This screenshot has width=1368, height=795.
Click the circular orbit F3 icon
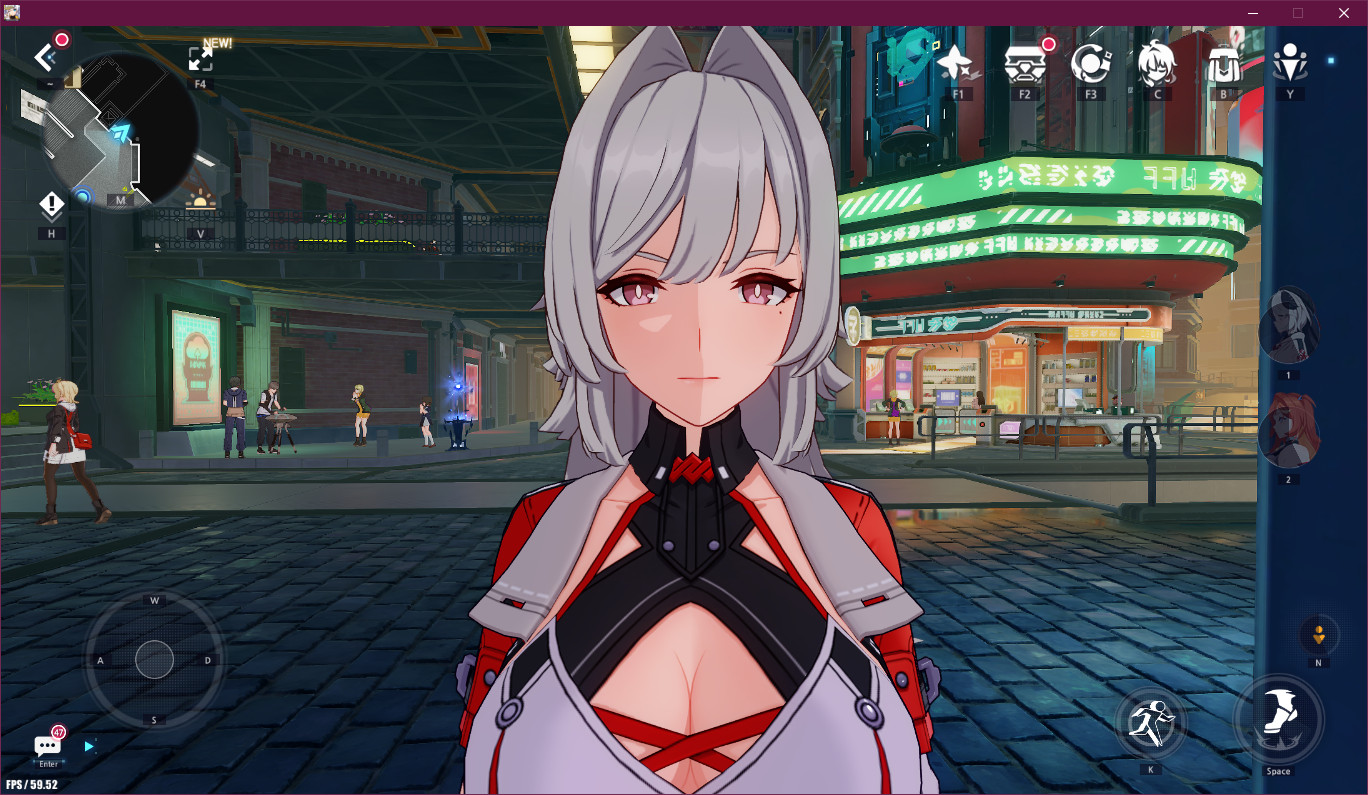1090,65
